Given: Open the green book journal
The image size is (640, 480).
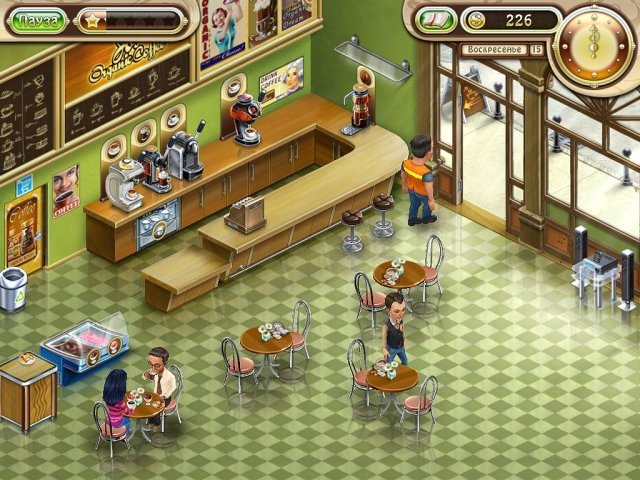Looking at the screenshot, I should point(435,20).
